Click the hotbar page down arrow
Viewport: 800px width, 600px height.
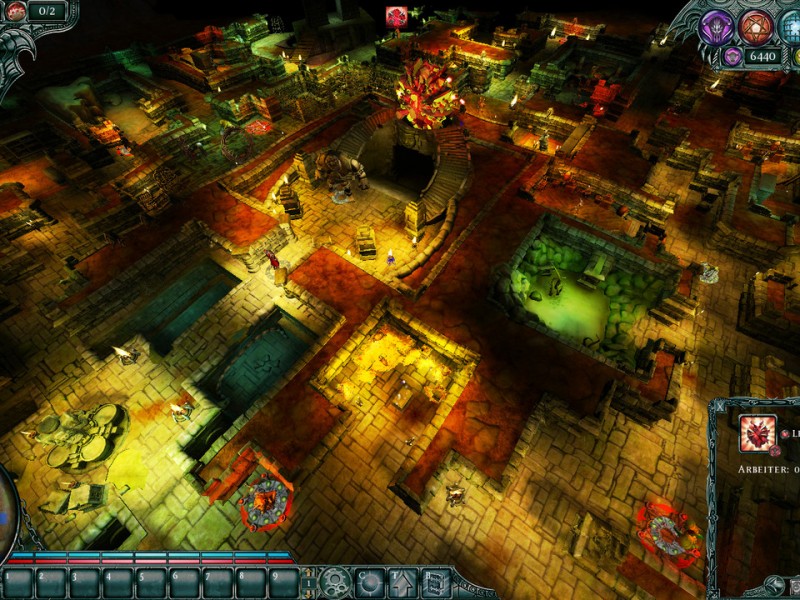click(x=309, y=590)
